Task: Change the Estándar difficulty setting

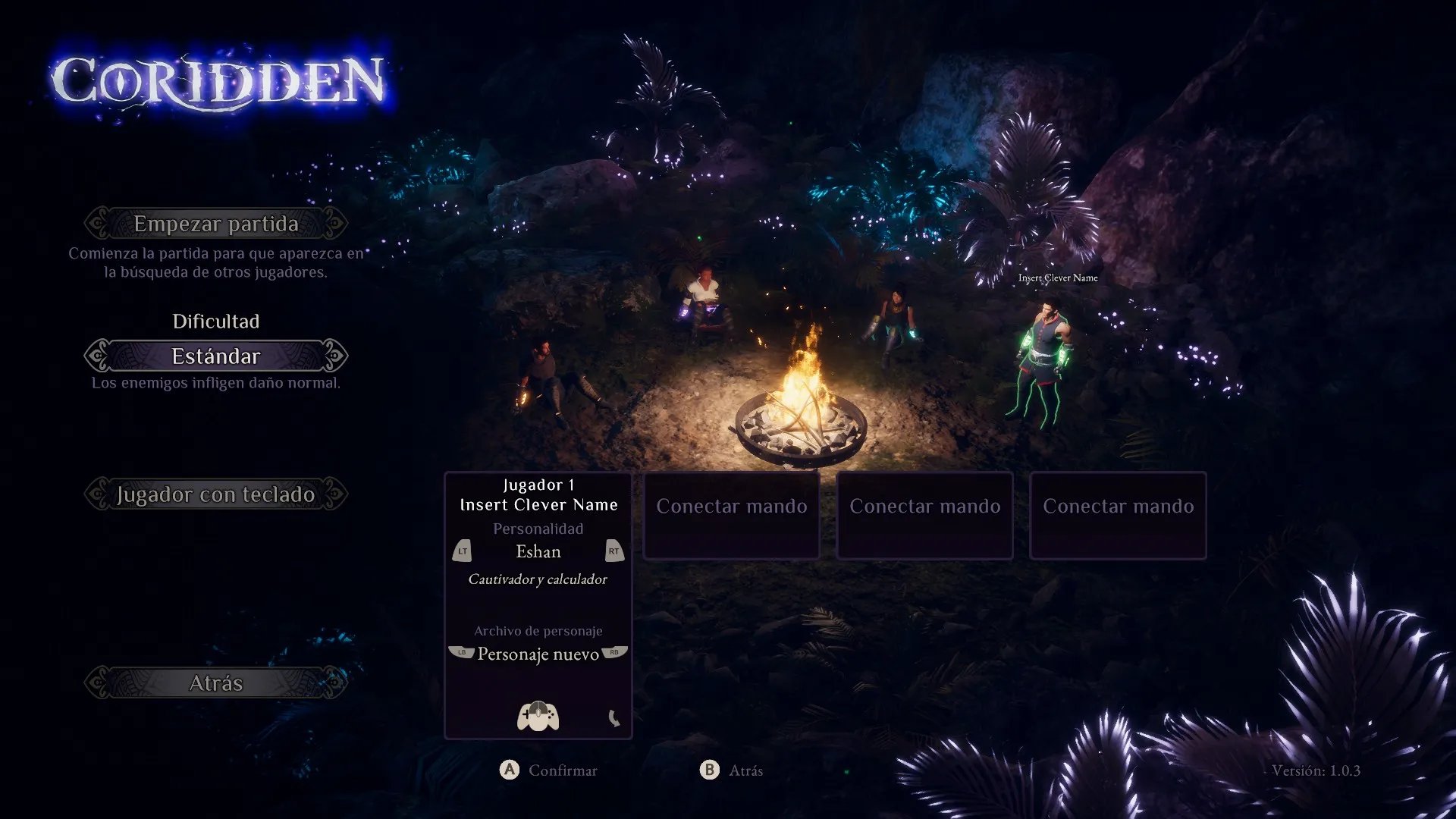Action: click(216, 356)
